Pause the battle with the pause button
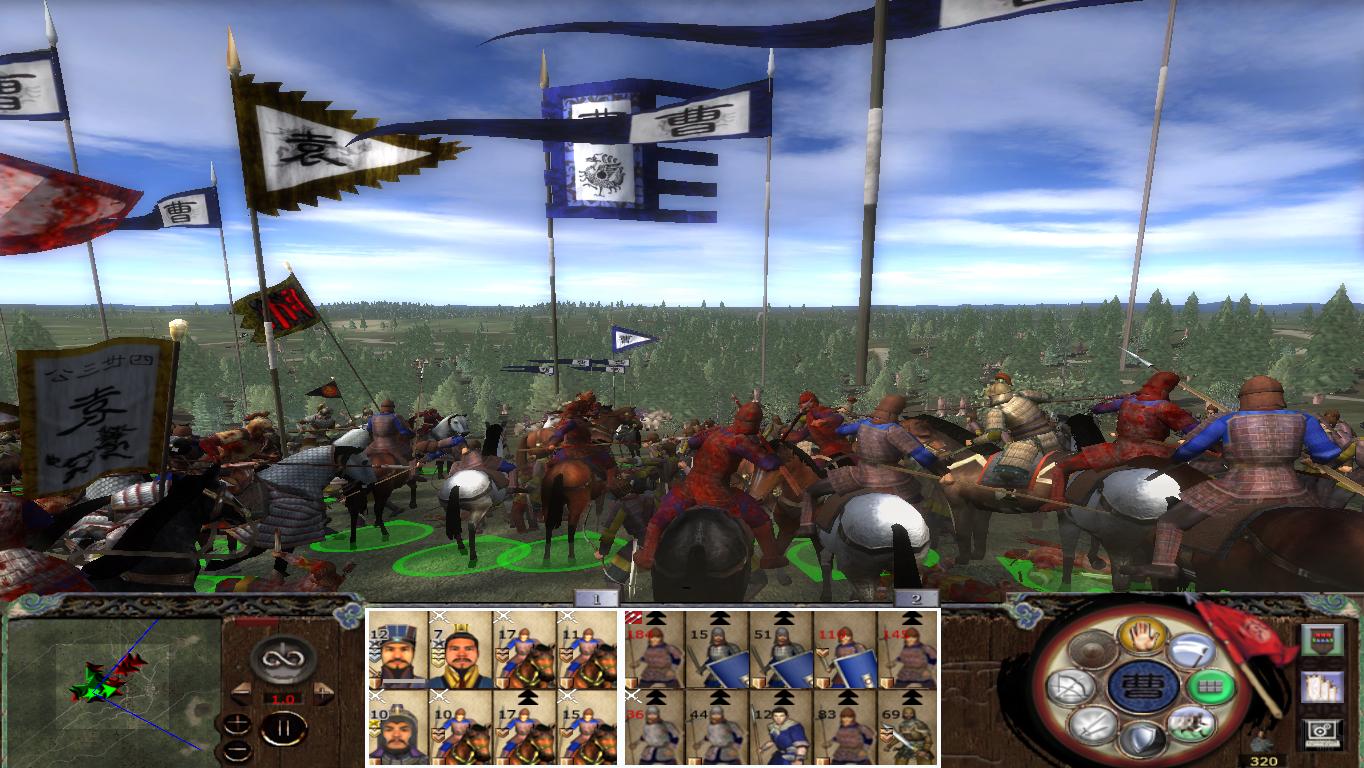 [x=285, y=728]
